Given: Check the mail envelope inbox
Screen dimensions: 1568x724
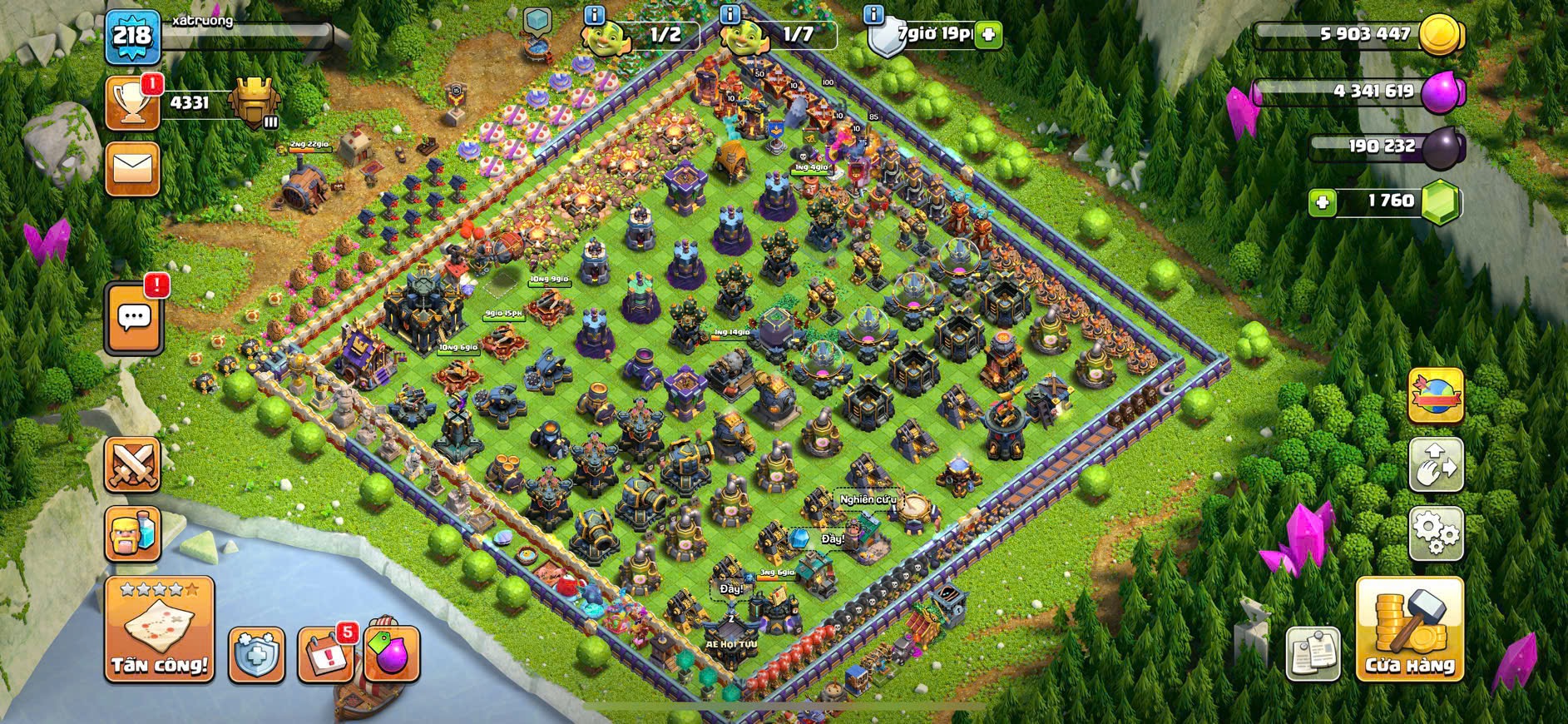Looking at the screenshot, I should (x=132, y=170).
